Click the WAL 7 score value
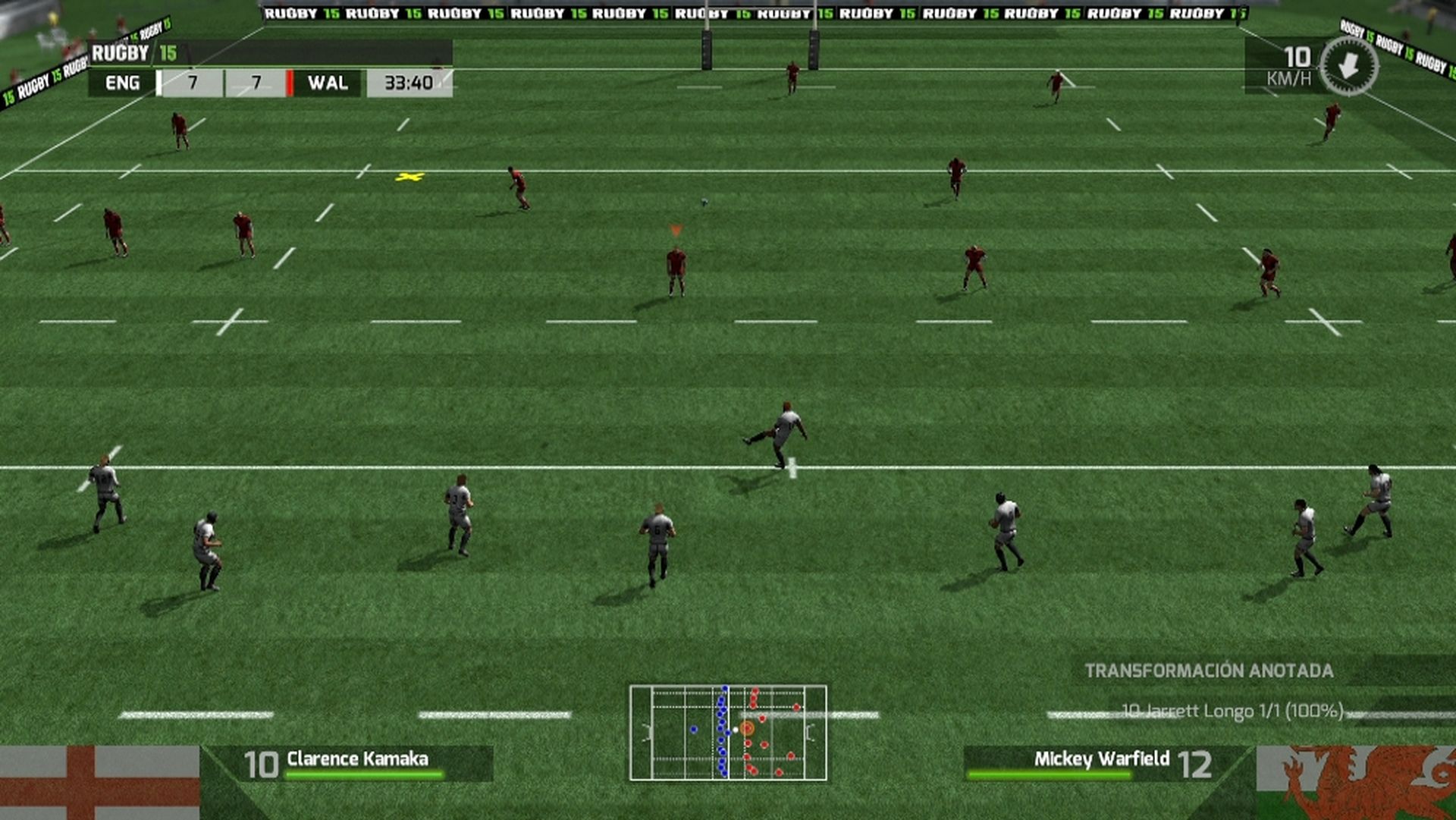This screenshot has height=820, width=1456. tap(254, 83)
